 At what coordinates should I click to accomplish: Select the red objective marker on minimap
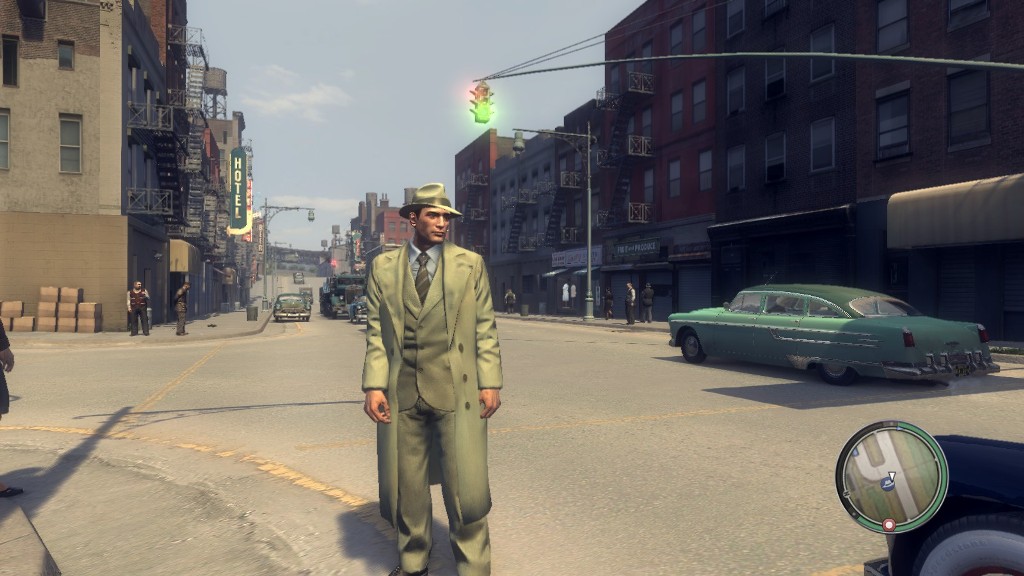coord(888,524)
